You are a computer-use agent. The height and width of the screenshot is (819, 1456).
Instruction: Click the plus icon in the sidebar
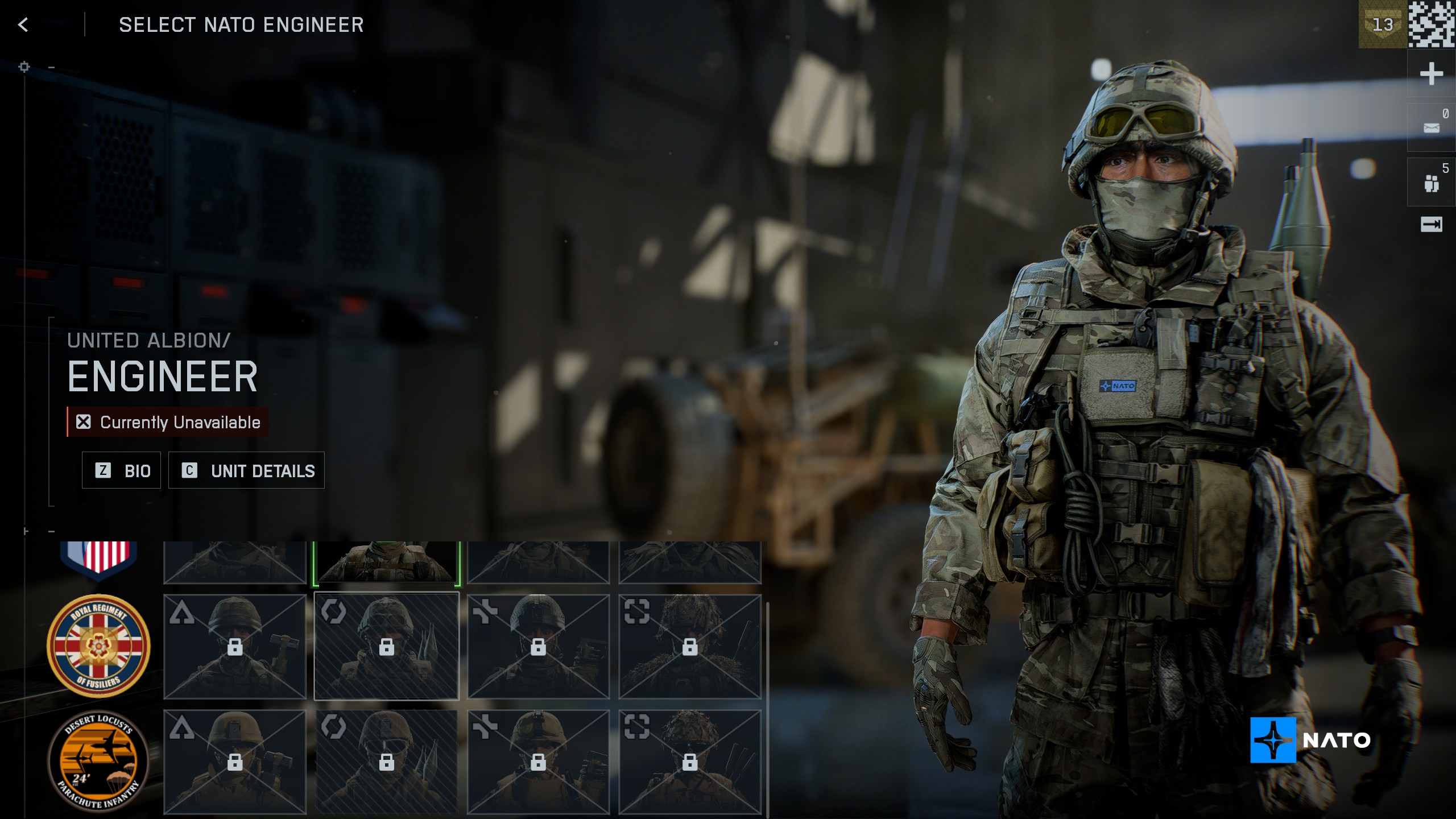(1431, 74)
